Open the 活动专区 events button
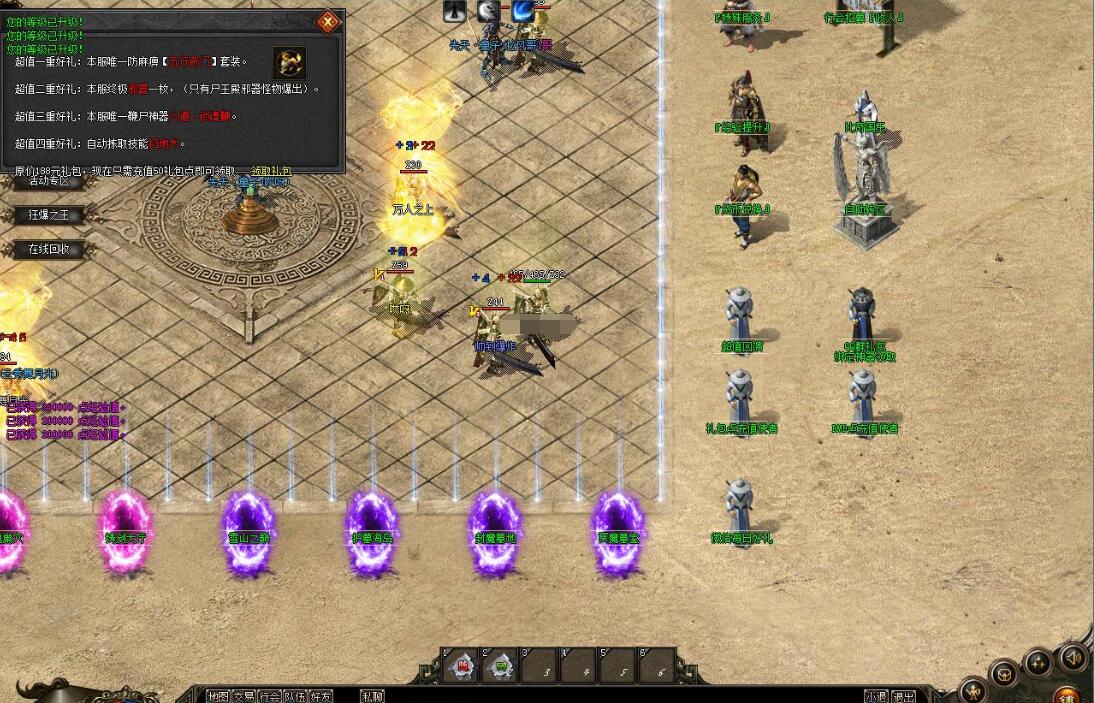The height and width of the screenshot is (703, 1094). 48,181
